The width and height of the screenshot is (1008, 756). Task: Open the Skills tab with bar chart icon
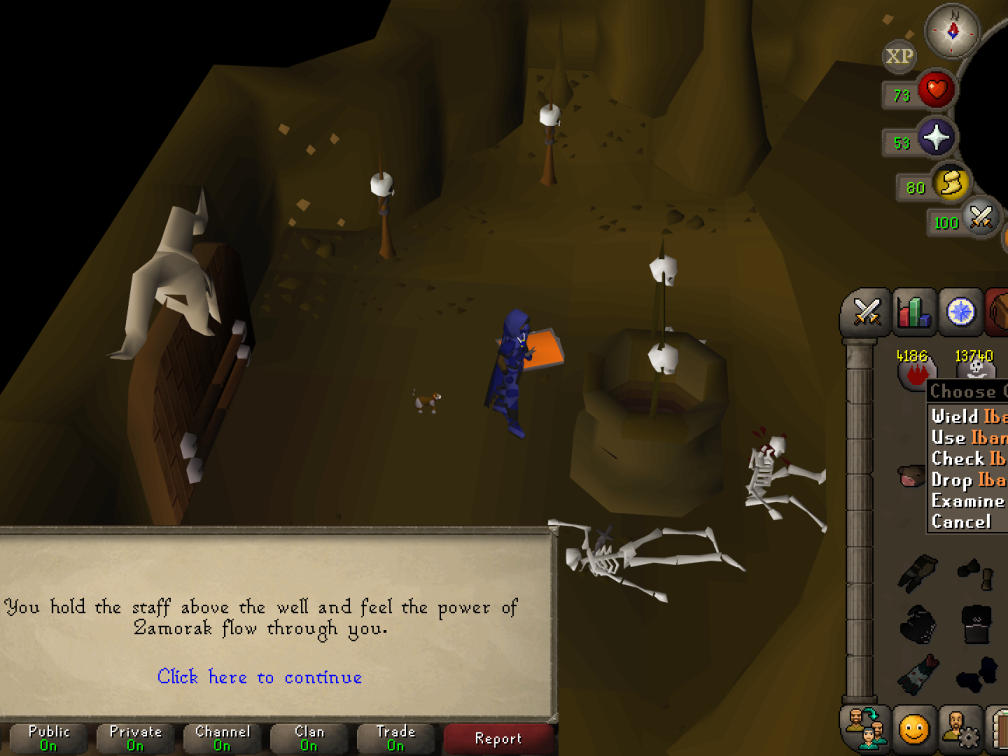914,313
